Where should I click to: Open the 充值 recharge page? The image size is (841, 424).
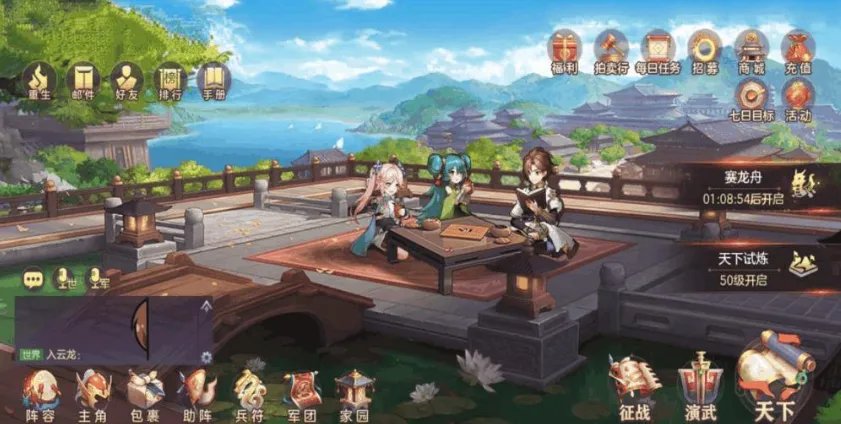coord(798,50)
